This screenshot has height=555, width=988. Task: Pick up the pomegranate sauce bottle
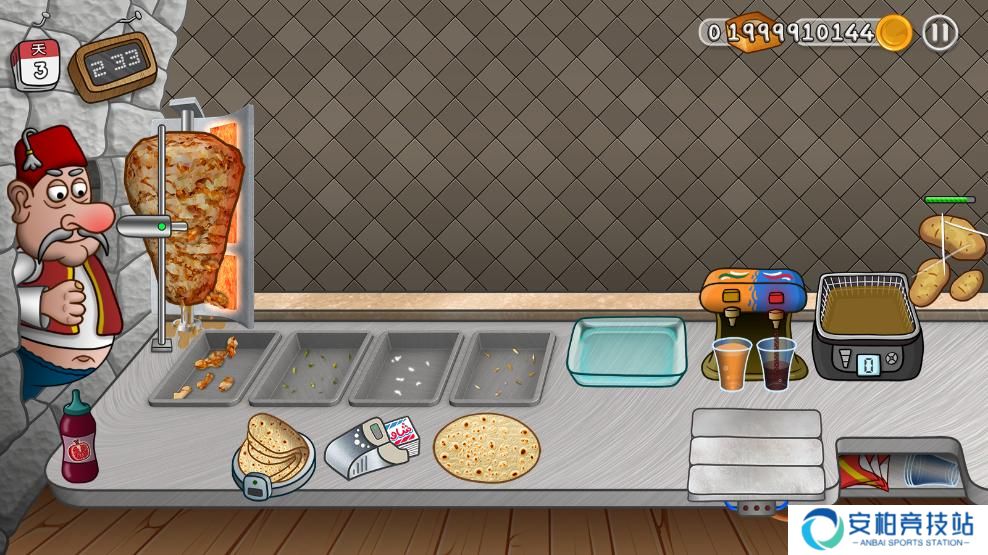(x=77, y=441)
